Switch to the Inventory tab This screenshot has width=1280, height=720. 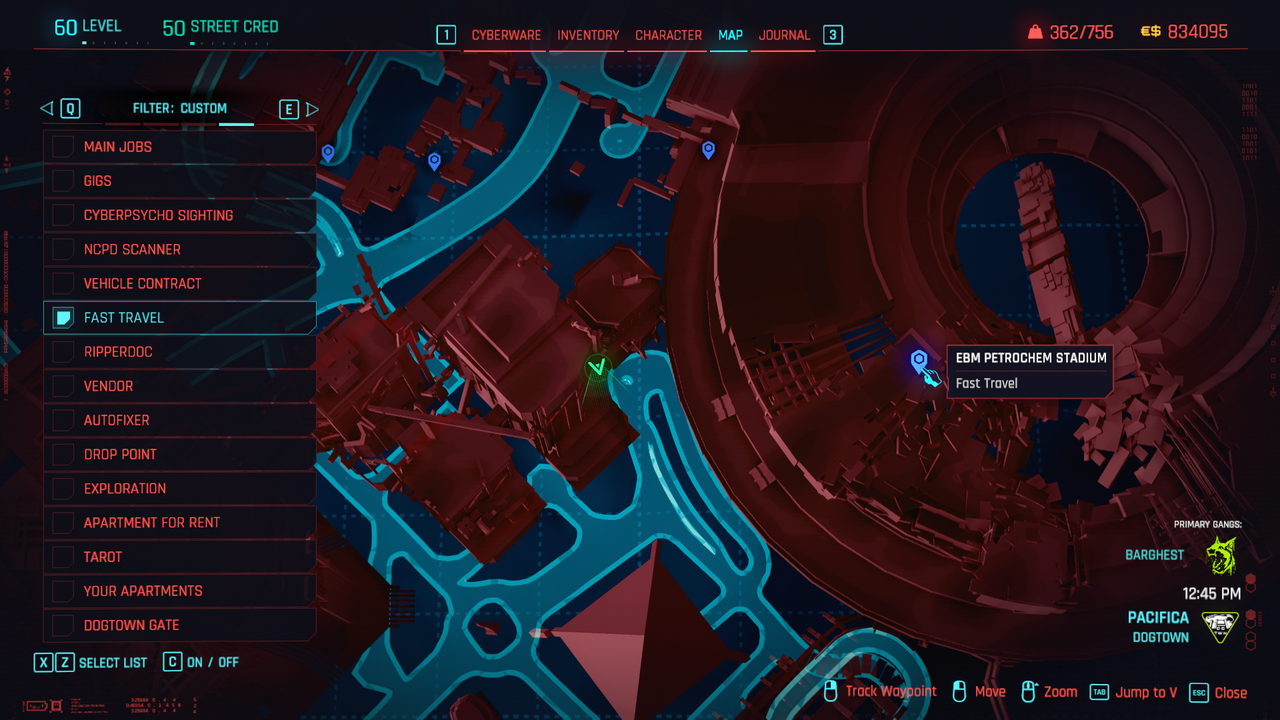[x=588, y=35]
